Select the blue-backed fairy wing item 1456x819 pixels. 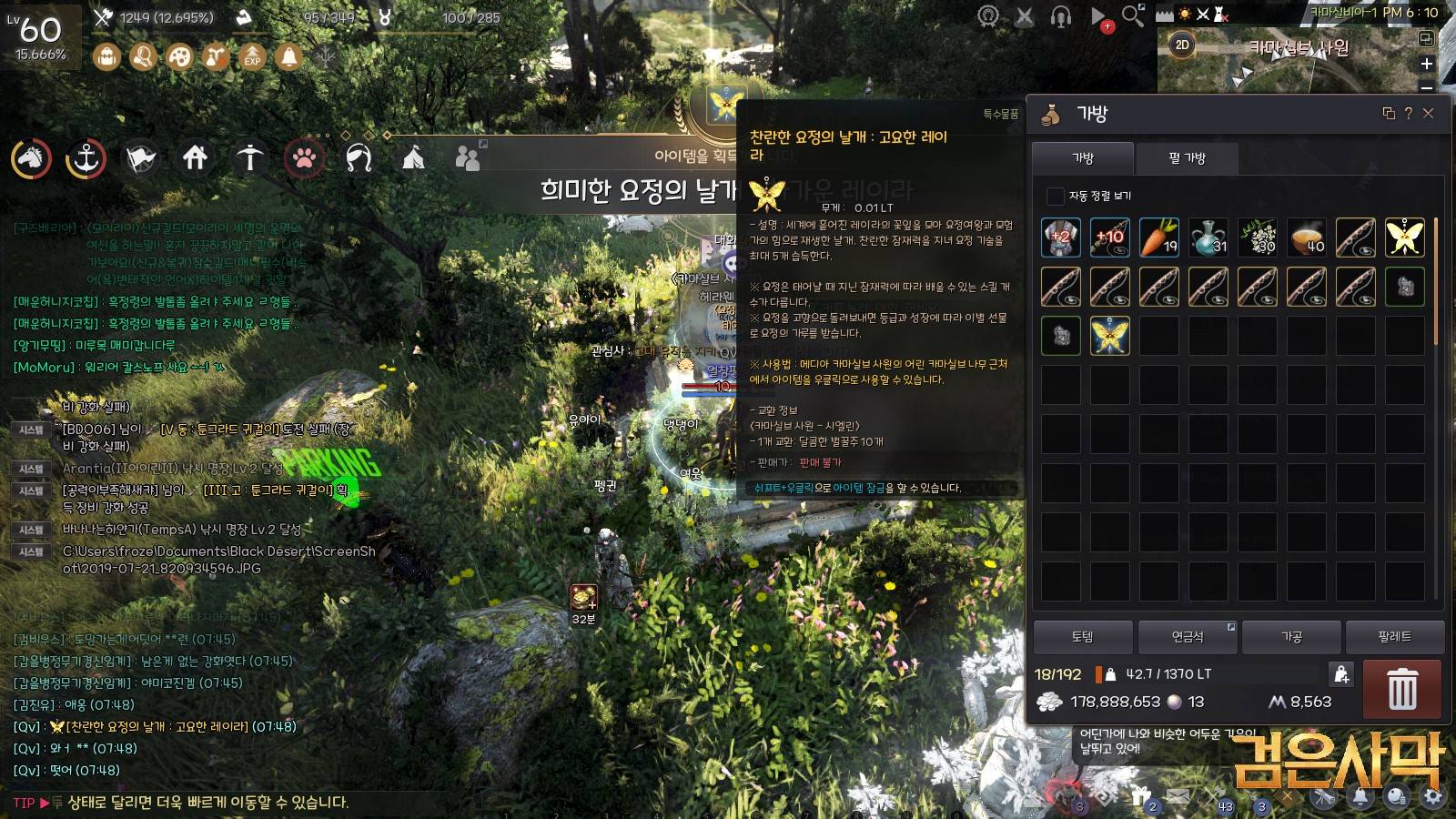1109,335
